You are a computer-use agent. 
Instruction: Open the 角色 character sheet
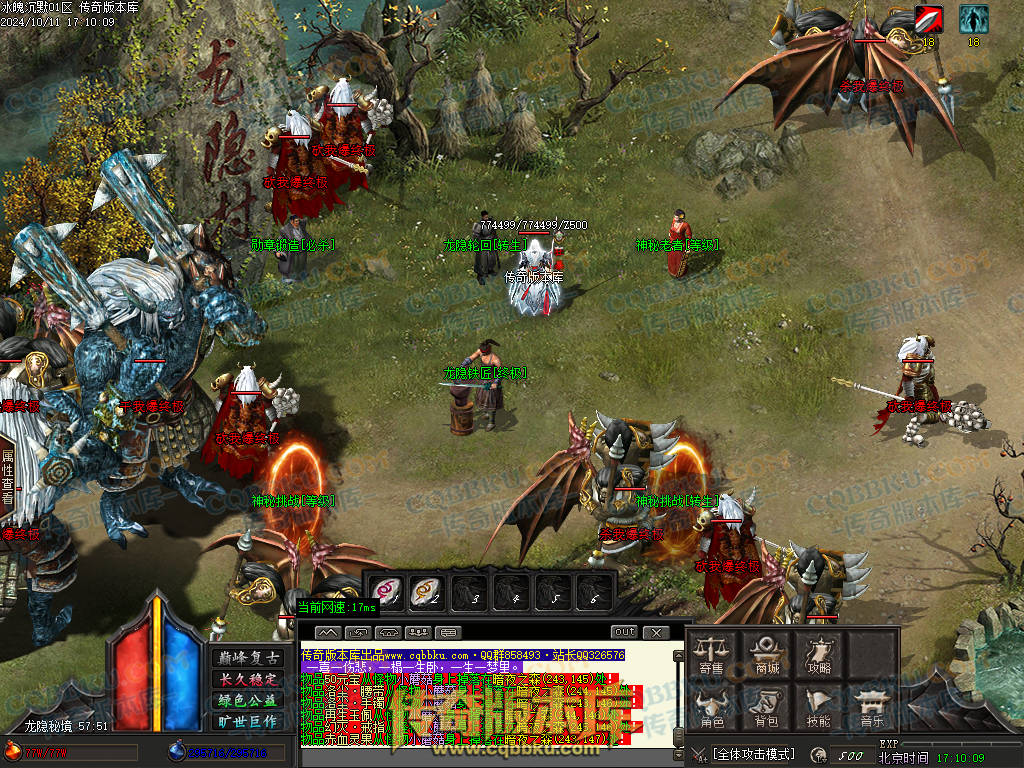(711, 706)
